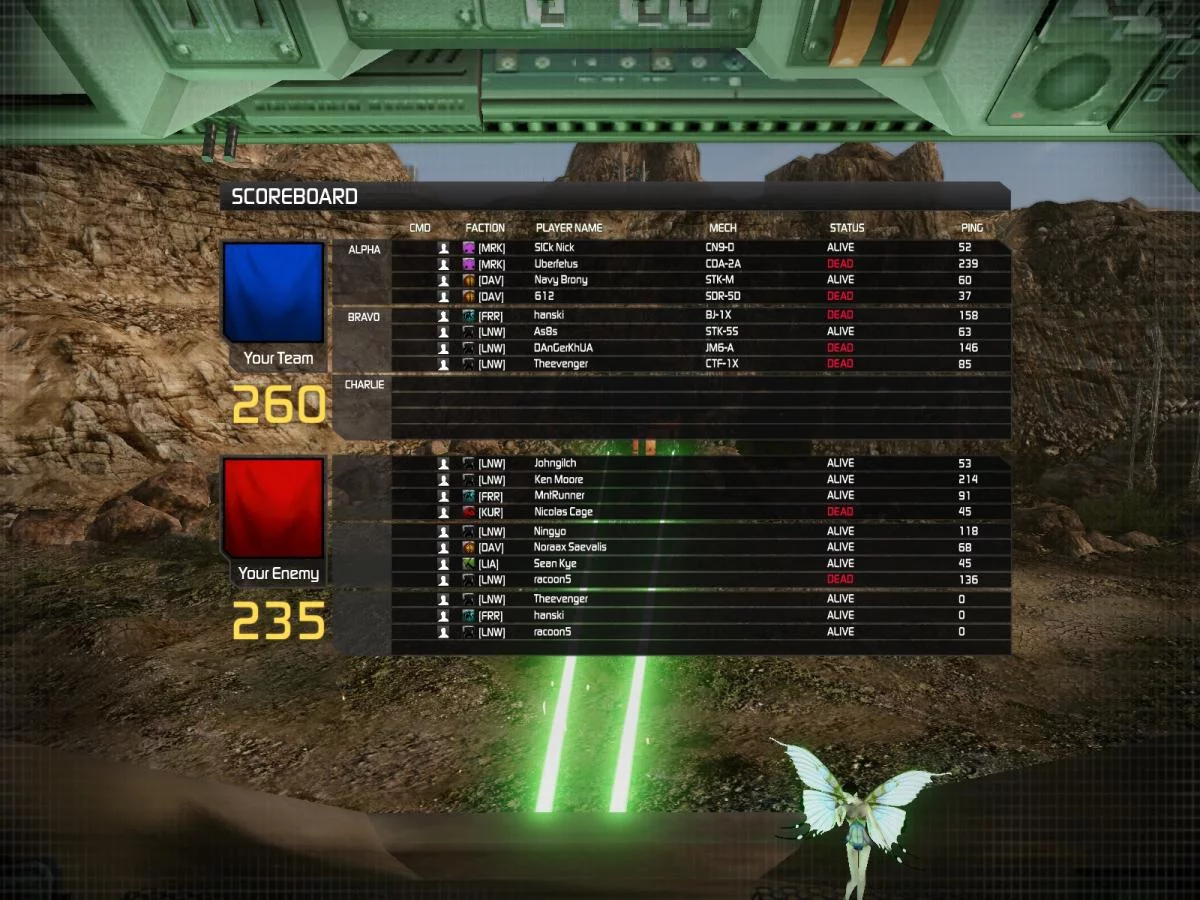This screenshot has height=900, width=1200.
Task: Select Ken Moore on the enemy team
Action: [558, 480]
